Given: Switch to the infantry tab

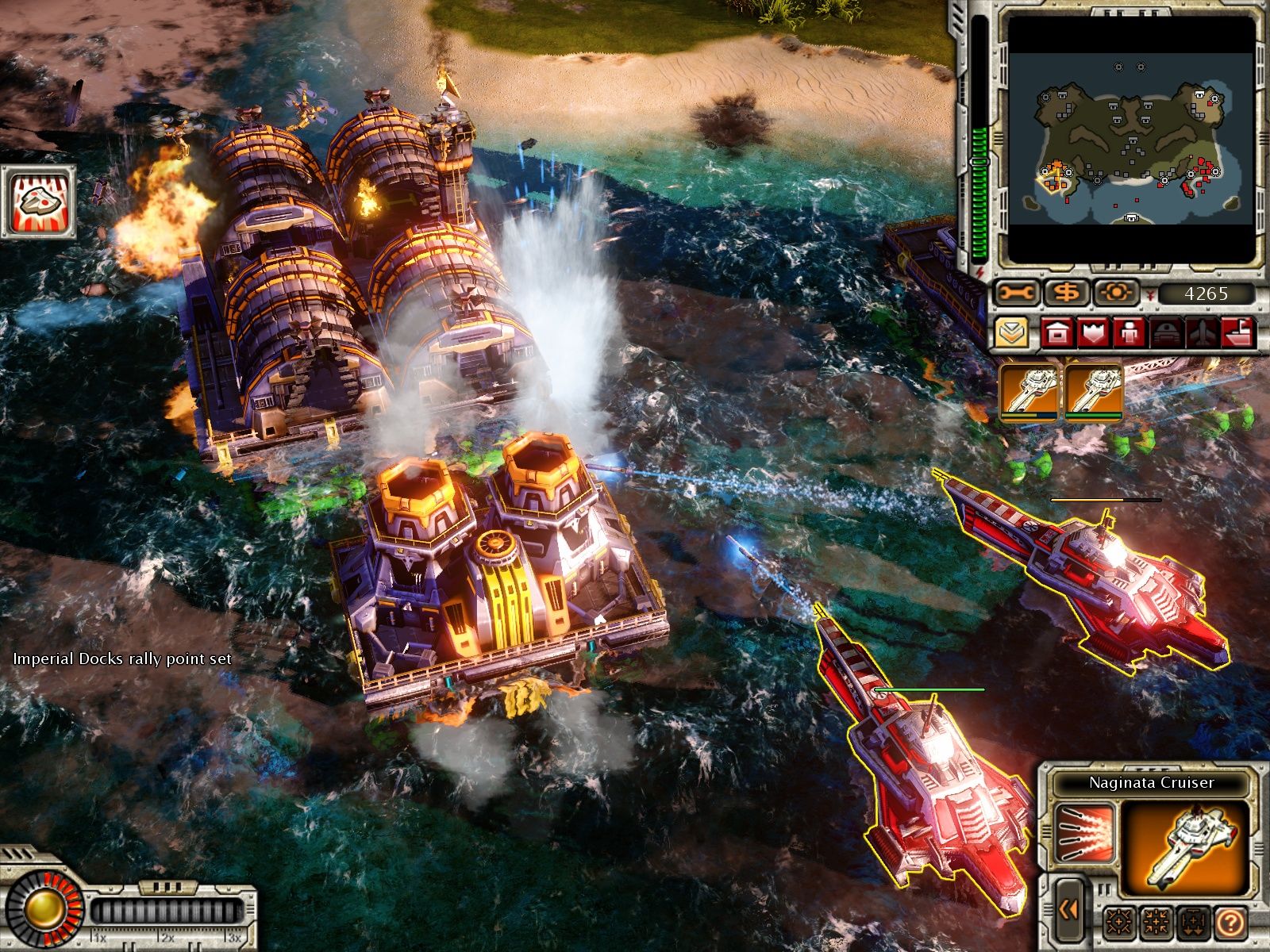Looking at the screenshot, I should coord(1128,333).
